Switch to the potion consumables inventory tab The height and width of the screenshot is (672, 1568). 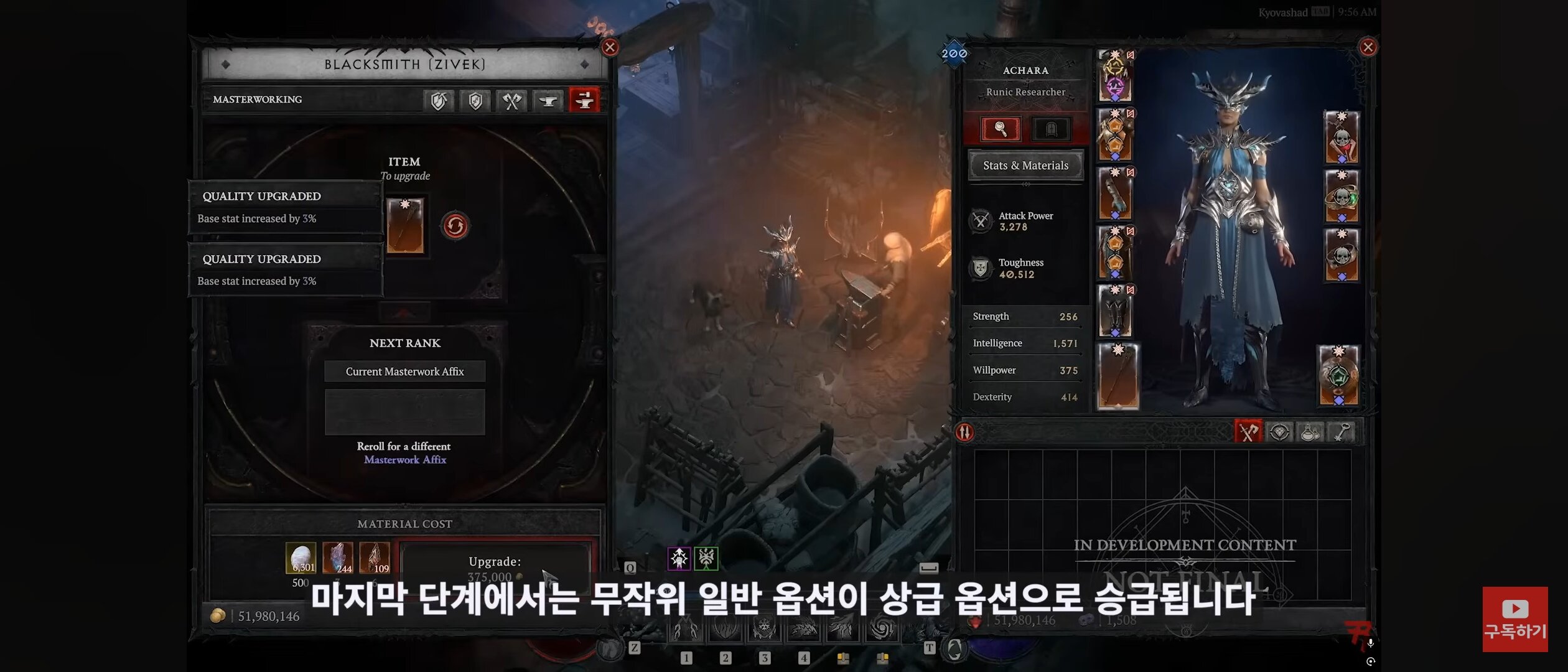click(1310, 432)
